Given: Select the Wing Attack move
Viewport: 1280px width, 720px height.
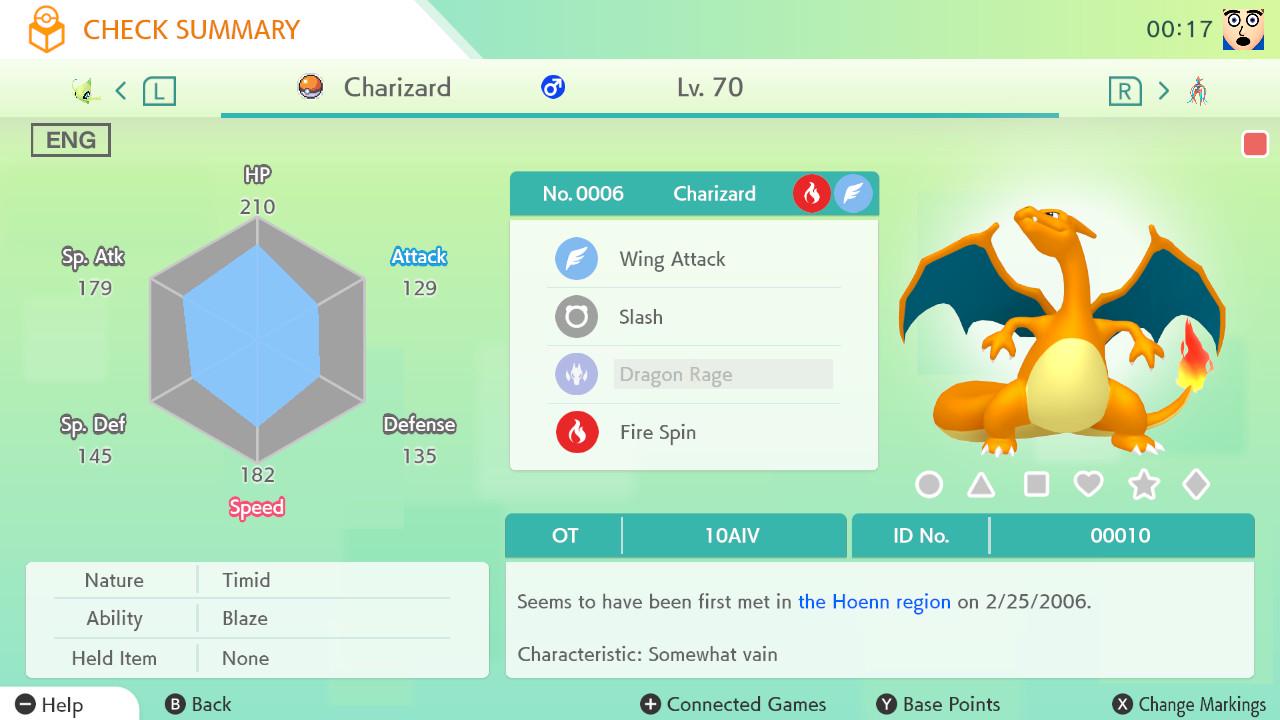Looking at the screenshot, I should 672,260.
